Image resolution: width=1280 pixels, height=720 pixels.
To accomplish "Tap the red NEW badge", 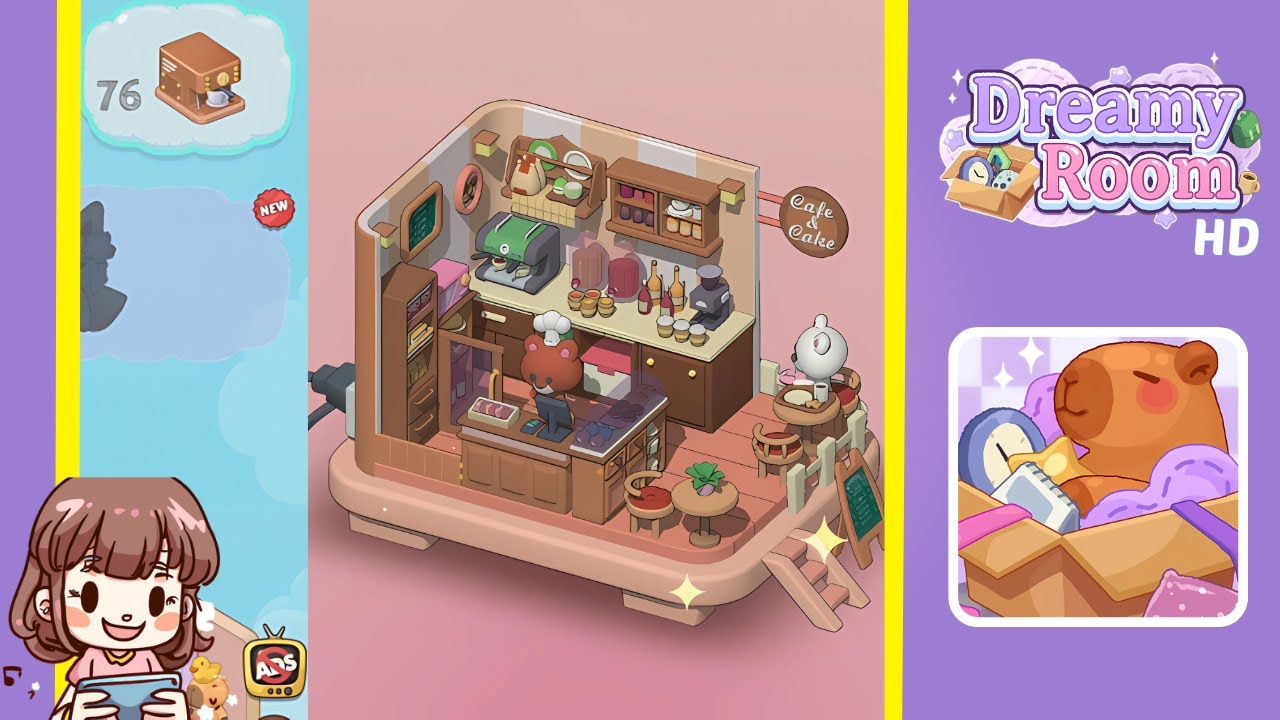I will pos(273,207).
